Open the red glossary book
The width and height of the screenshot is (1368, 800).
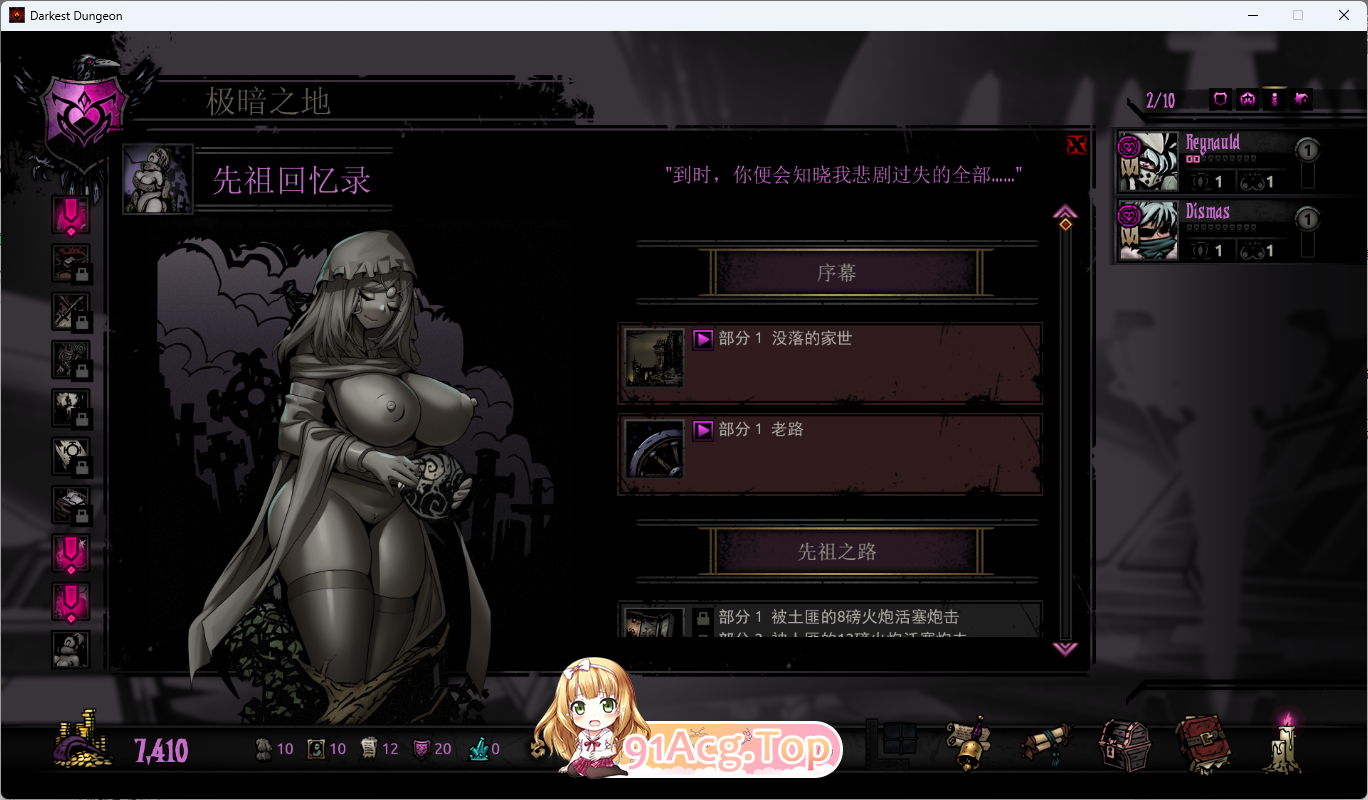[x=1205, y=742]
